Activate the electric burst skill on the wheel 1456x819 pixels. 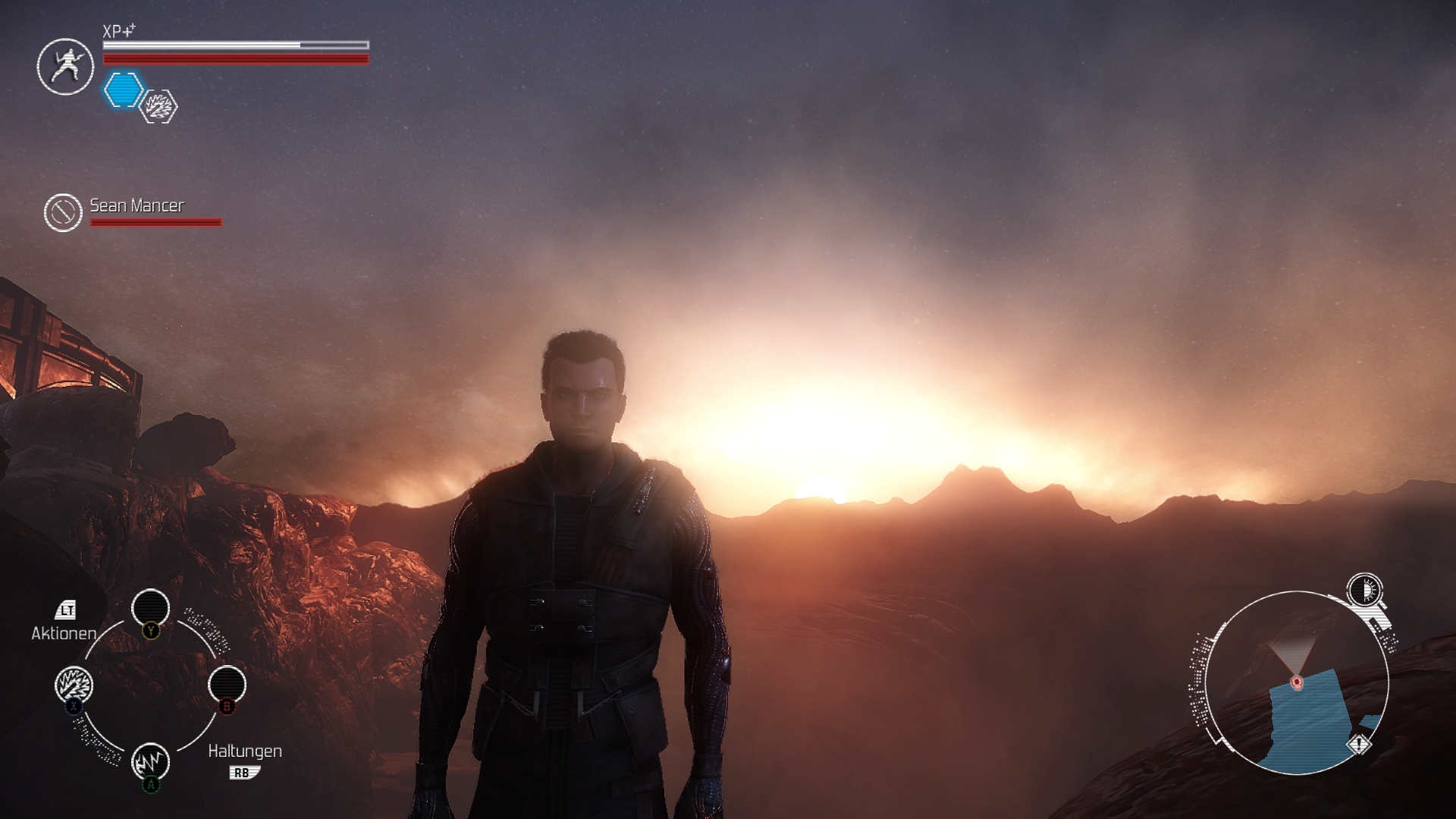[74, 685]
